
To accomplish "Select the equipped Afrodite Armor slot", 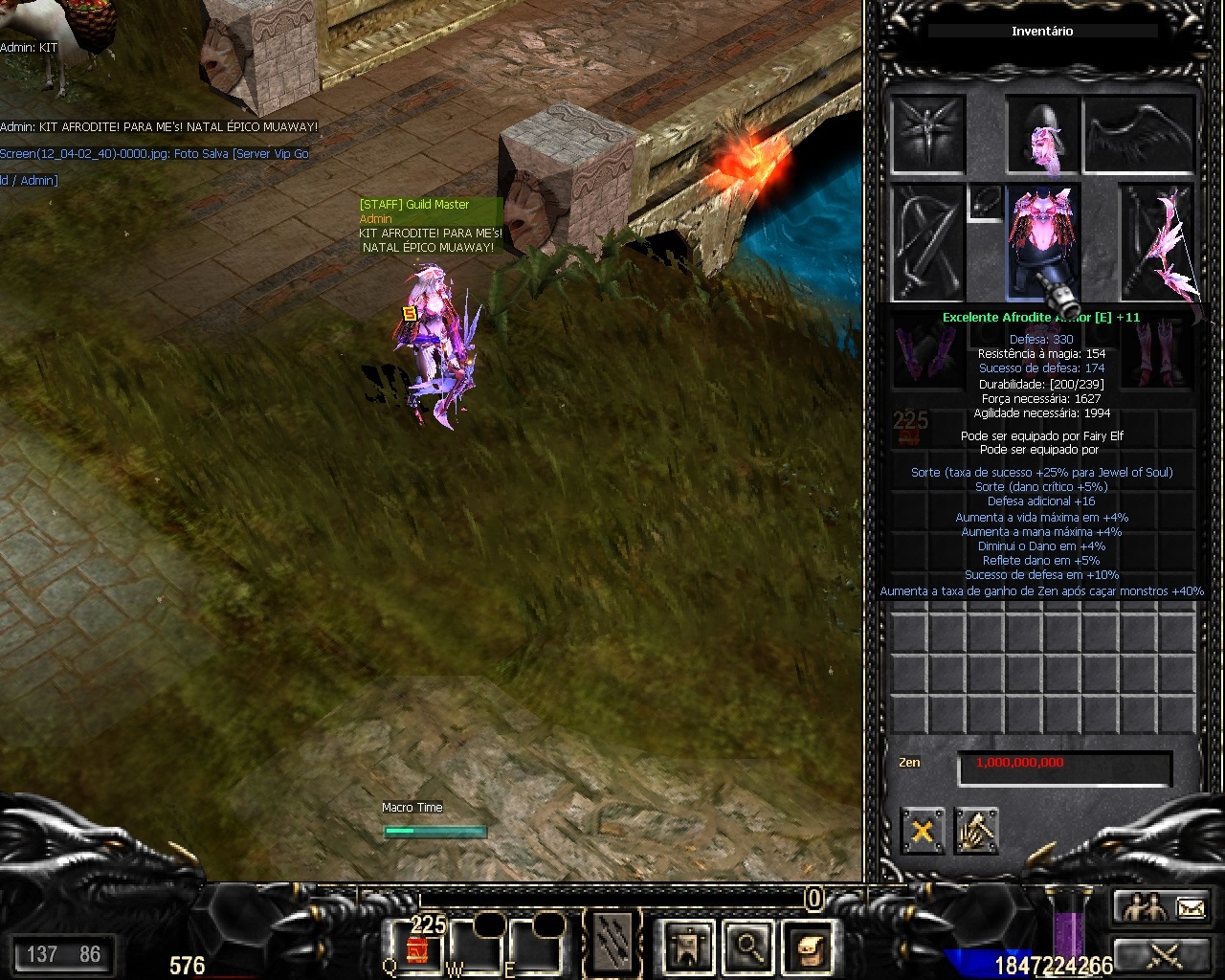I will (x=1042, y=239).
